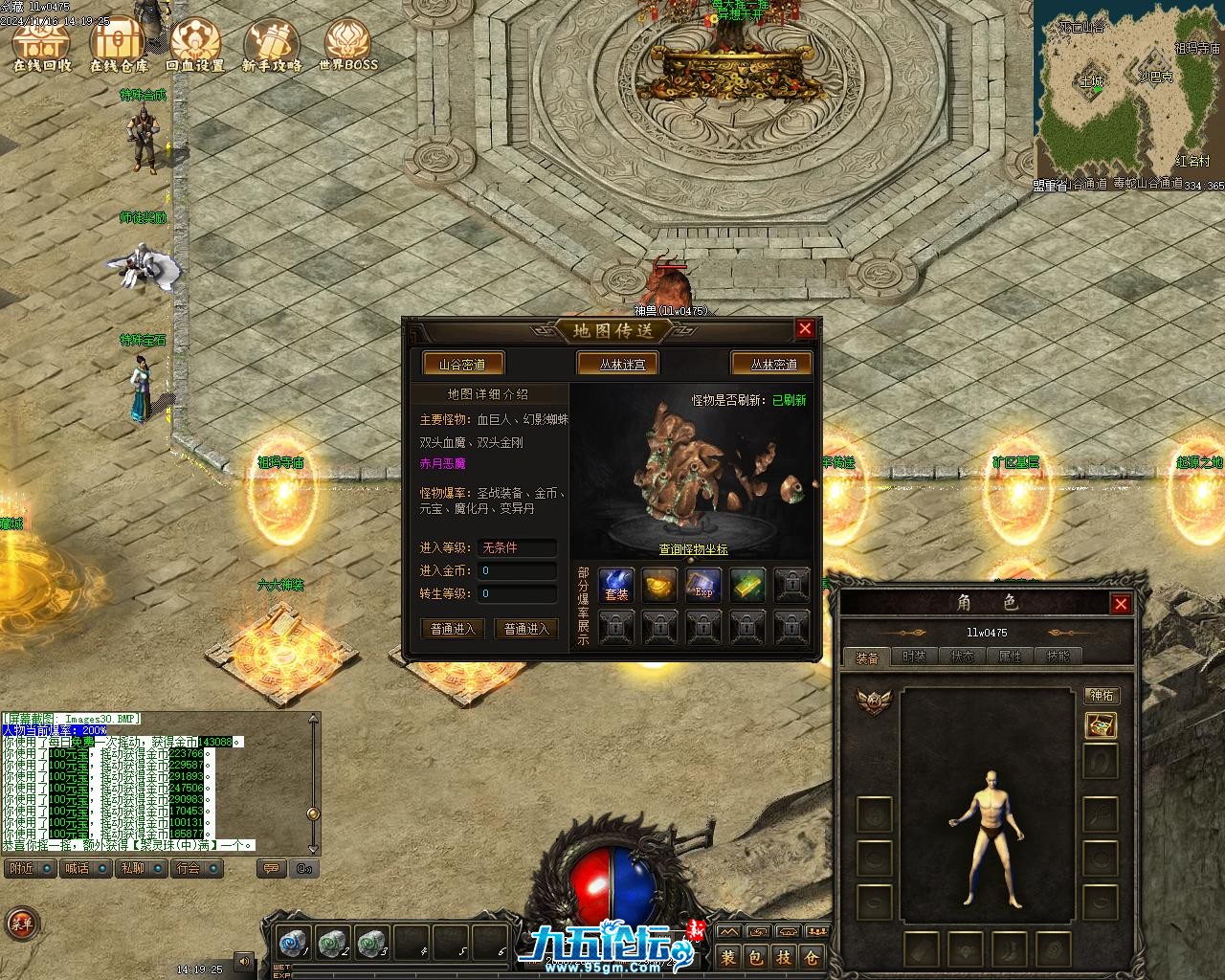Switch to the 属性 attributes tab
The width and height of the screenshot is (1225, 980).
[1011, 657]
